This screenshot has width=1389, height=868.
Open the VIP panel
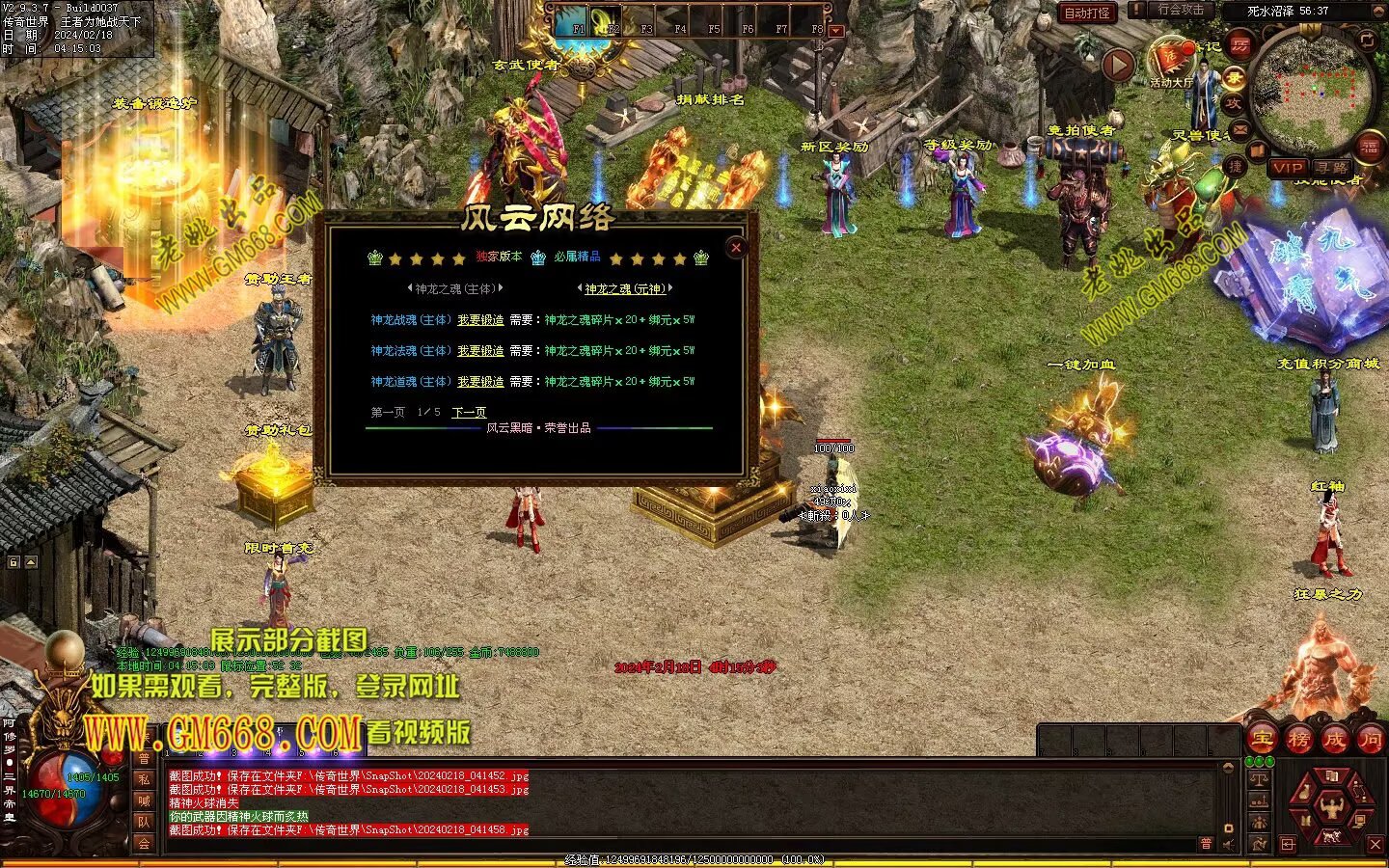pyautogui.click(x=1287, y=168)
